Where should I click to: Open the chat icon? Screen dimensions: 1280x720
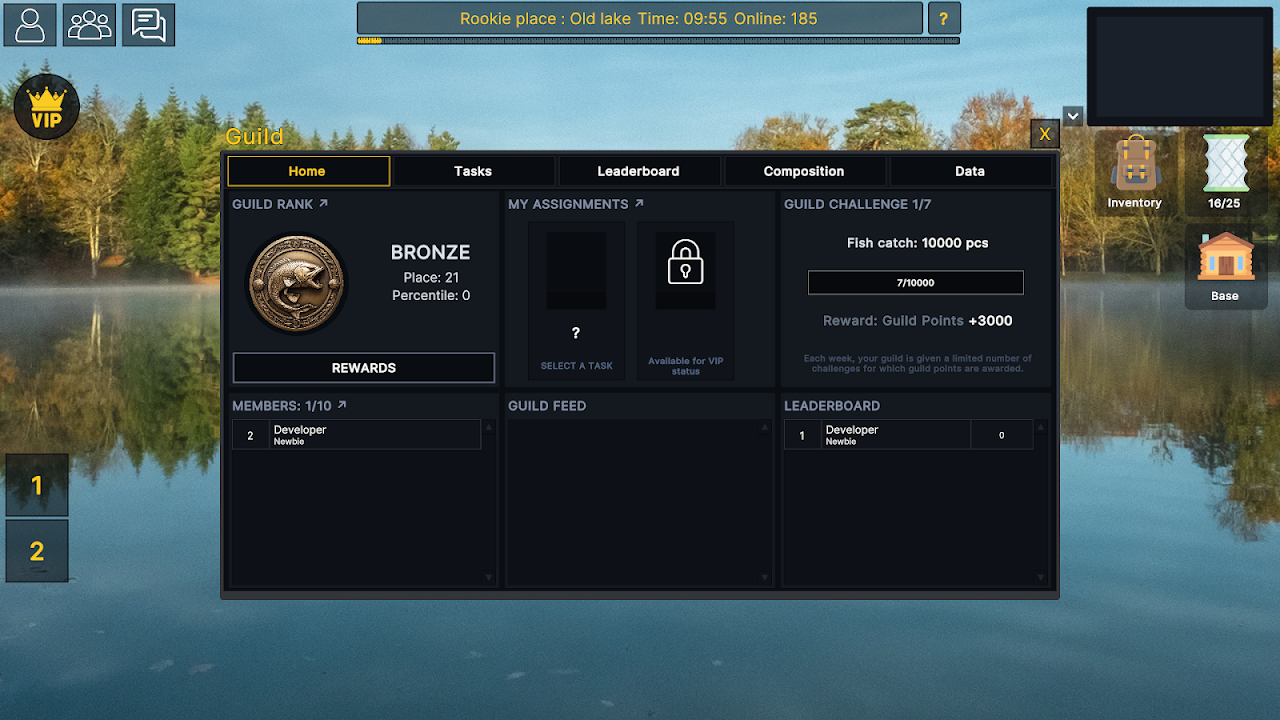coord(148,25)
